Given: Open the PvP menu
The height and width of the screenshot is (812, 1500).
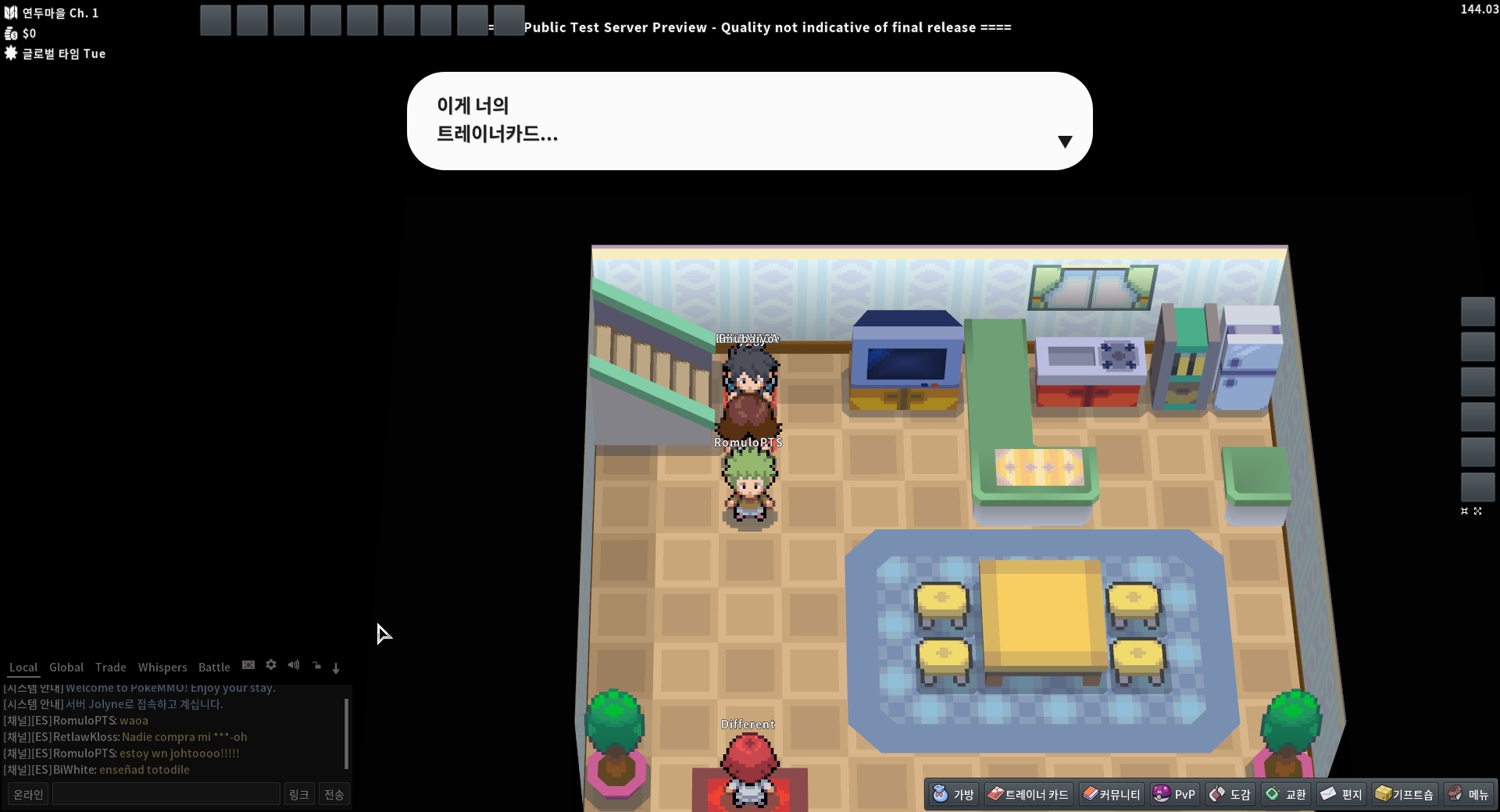Looking at the screenshot, I should point(1174,794).
